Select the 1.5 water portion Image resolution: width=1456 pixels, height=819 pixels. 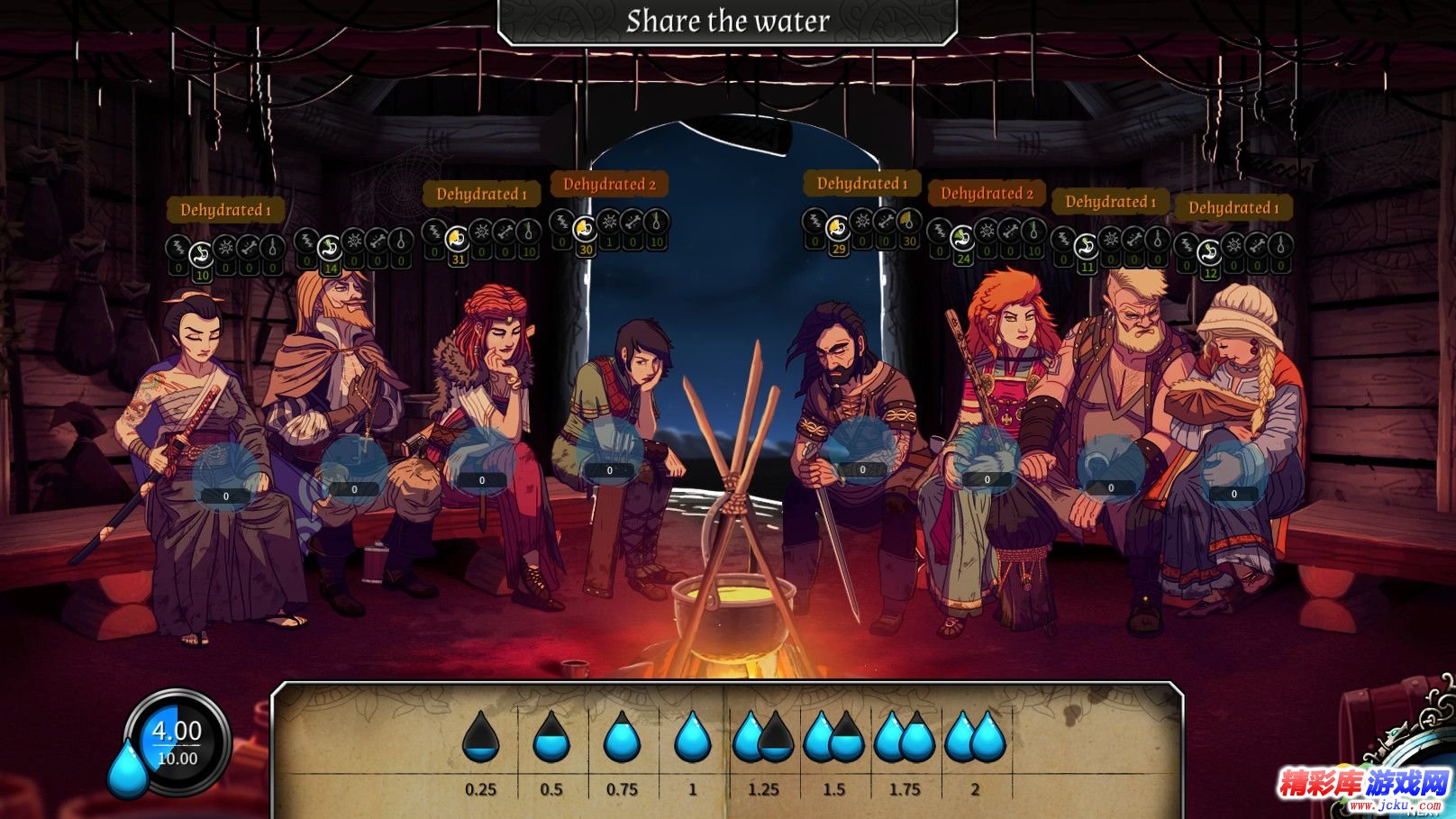pyautogui.click(x=833, y=737)
